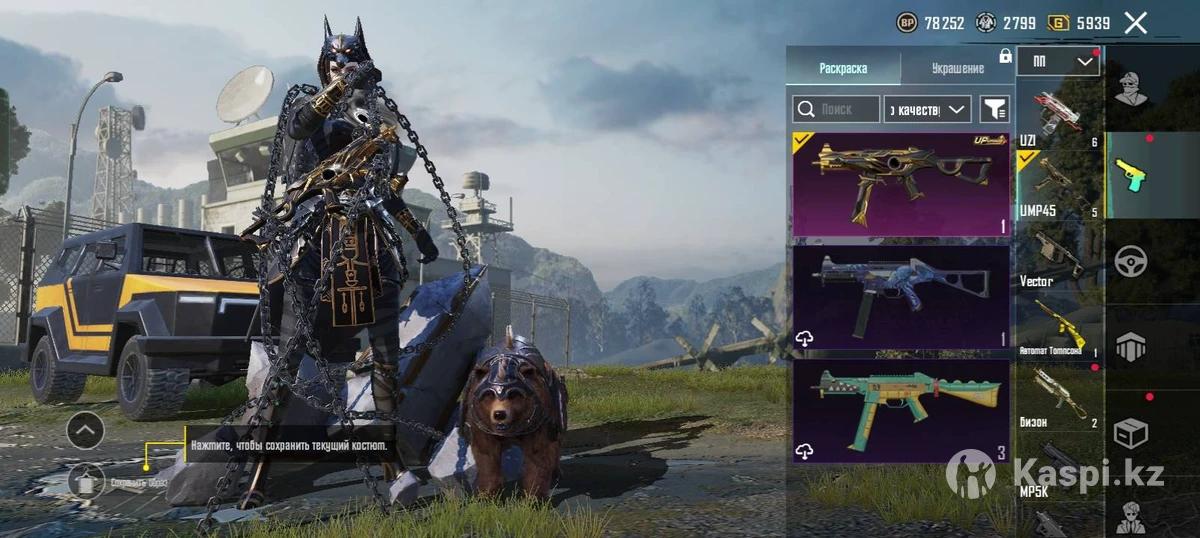Screen dimensions: 1200x538
Task: Select the gold-black UMP45 skin
Action: [x=901, y=185]
